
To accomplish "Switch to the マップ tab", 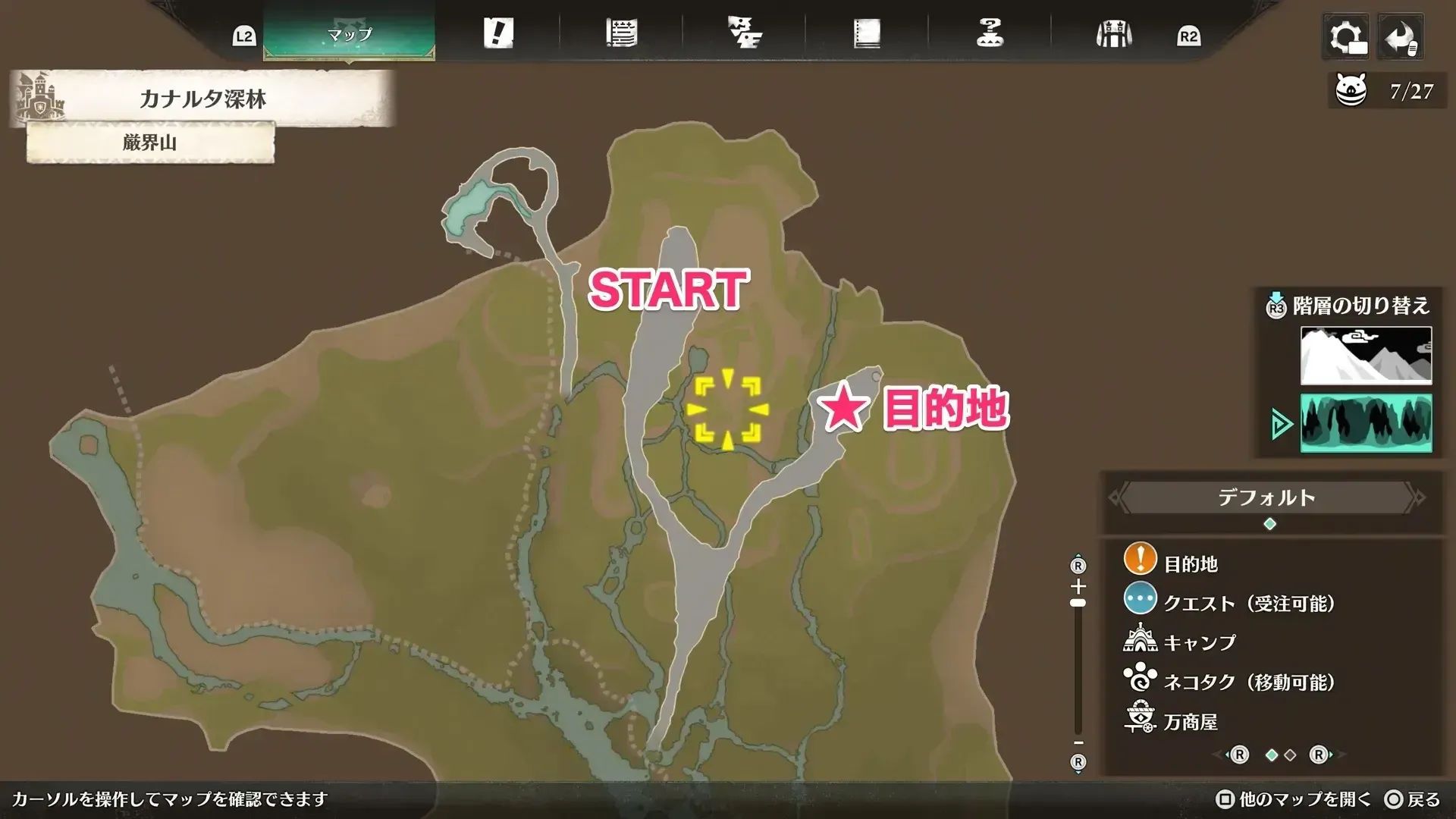I will (x=350, y=33).
